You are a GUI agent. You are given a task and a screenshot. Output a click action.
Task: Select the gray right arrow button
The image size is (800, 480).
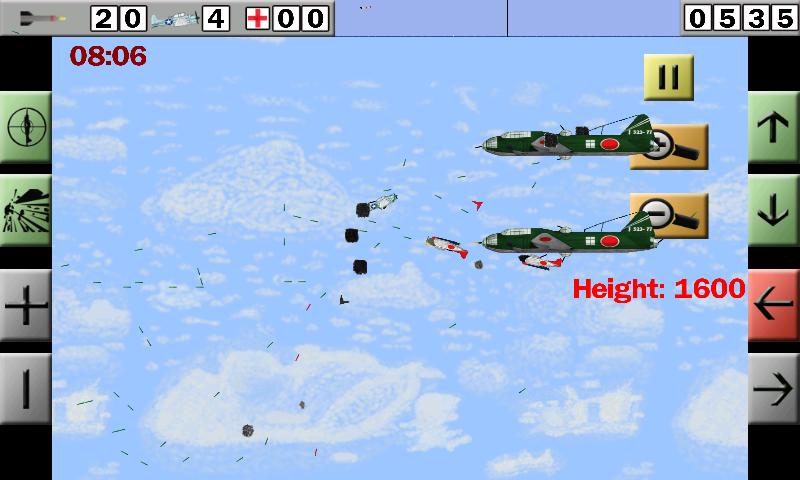click(773, 387)
